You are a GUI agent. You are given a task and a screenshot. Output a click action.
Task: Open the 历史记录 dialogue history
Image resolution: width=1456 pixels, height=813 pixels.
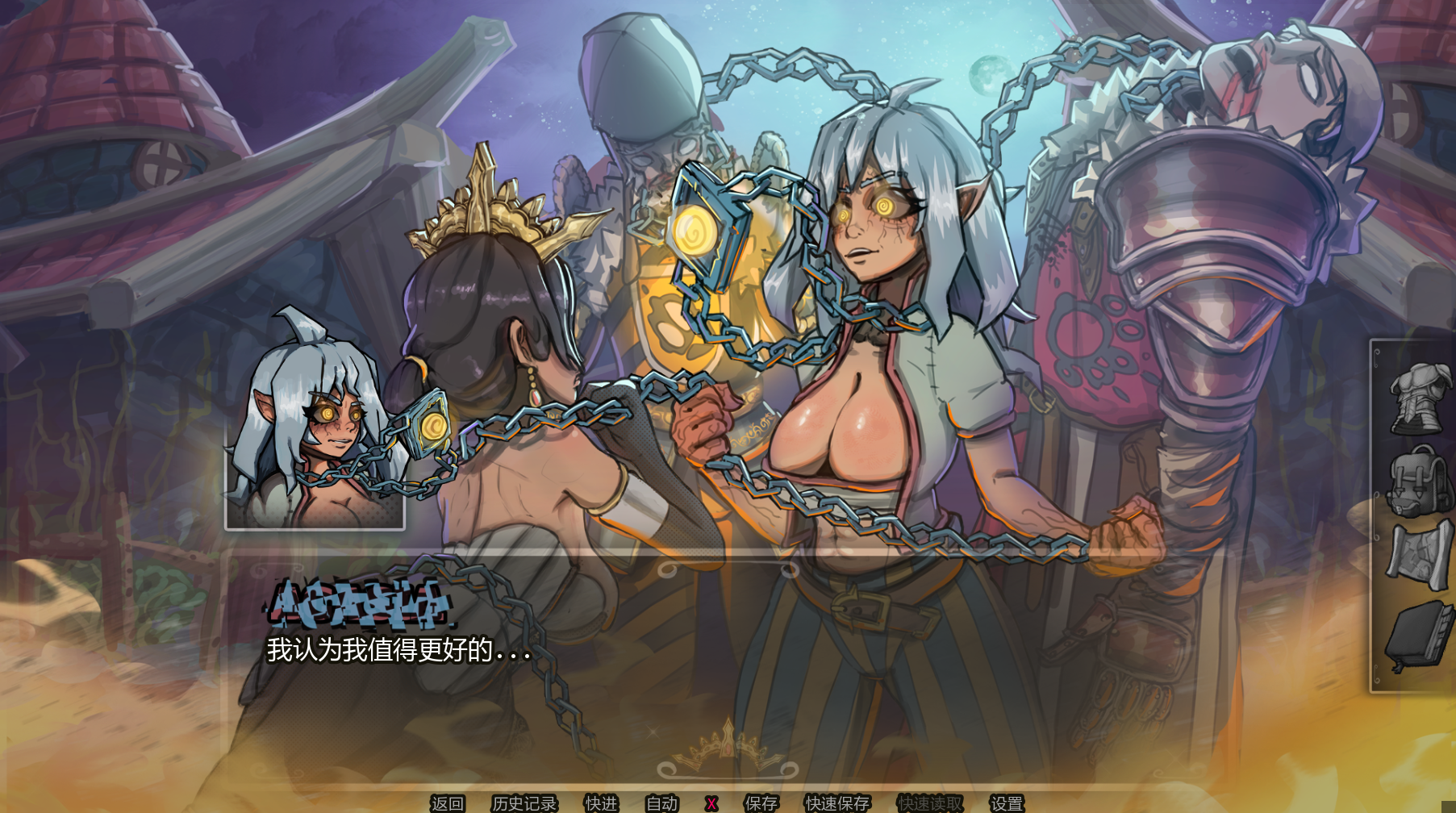point(524,803)
